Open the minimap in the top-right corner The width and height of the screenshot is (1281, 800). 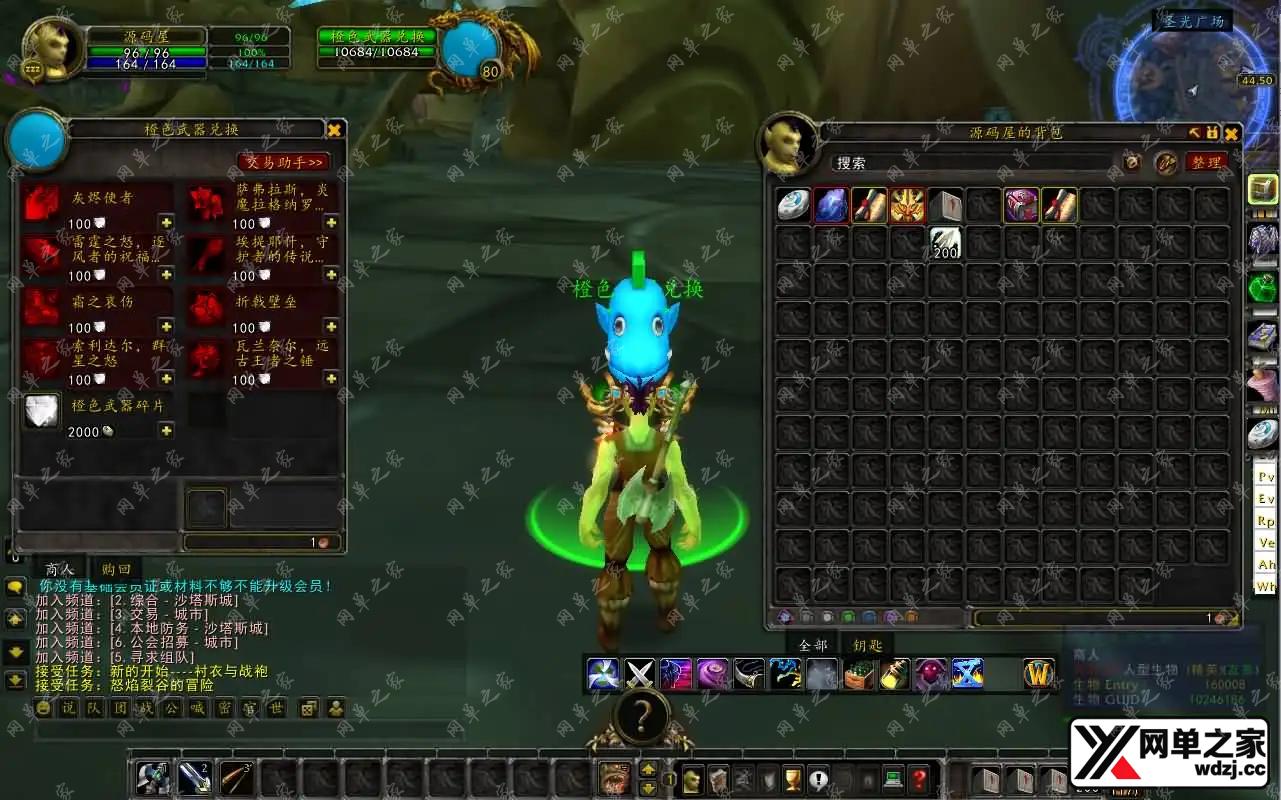pos(1193,85)
